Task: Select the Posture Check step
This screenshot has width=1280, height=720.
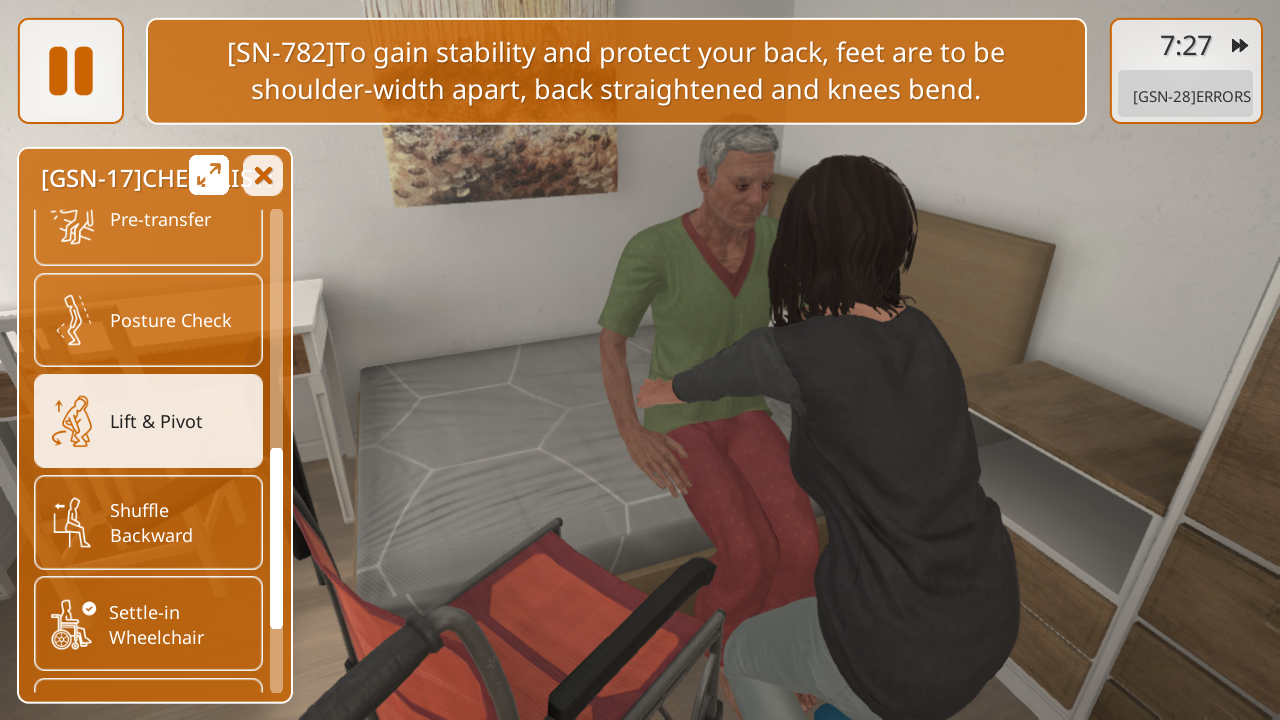Action: 148,320
